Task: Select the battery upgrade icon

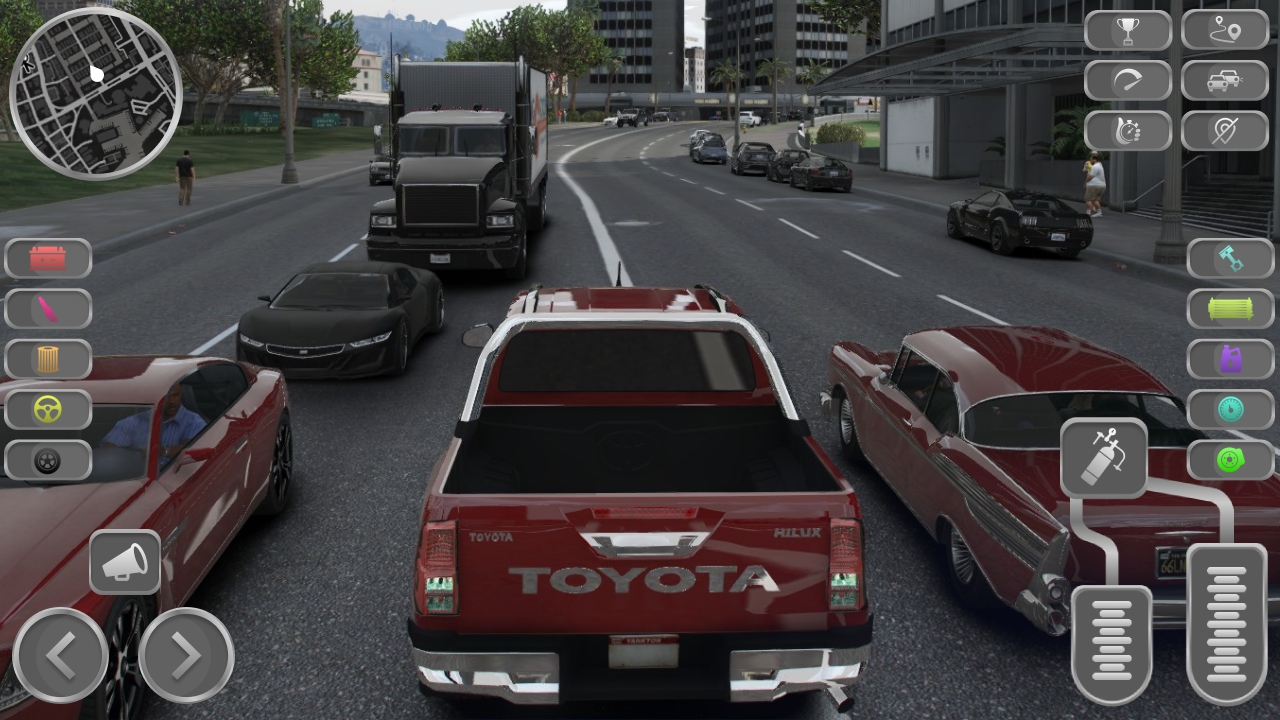Action: [x=48, y=258]
